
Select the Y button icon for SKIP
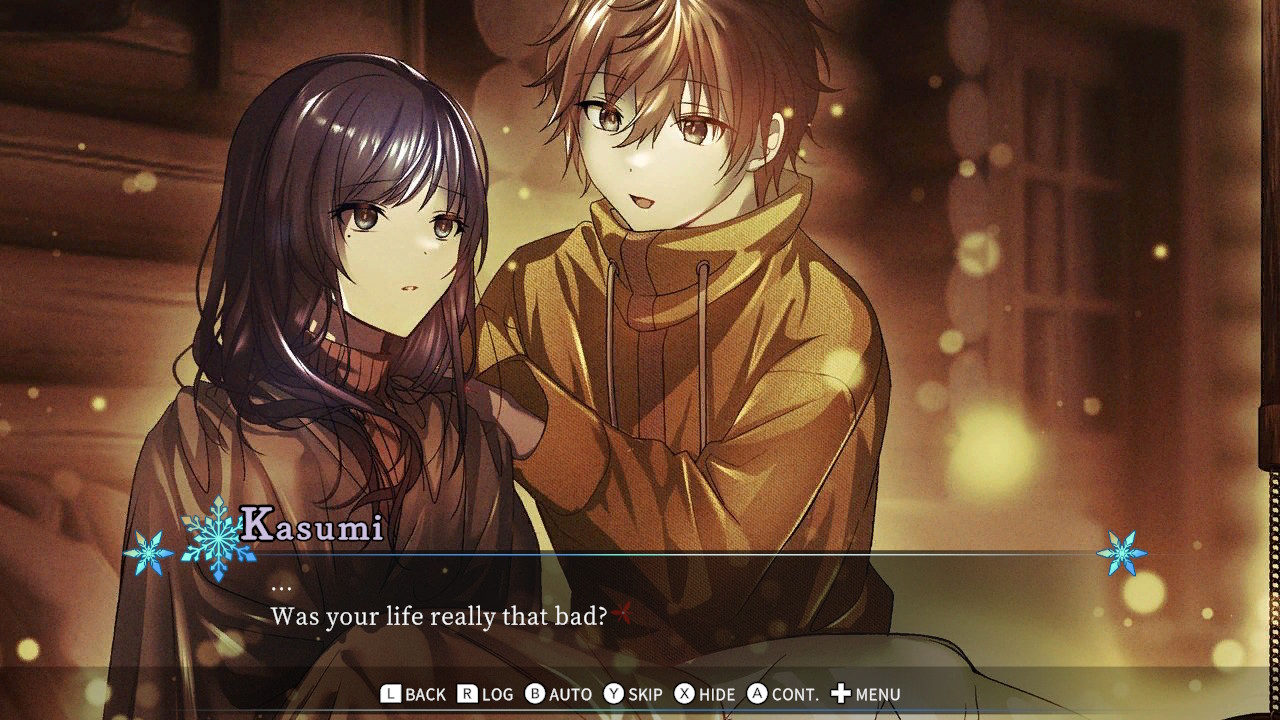(x=612, y=693)
